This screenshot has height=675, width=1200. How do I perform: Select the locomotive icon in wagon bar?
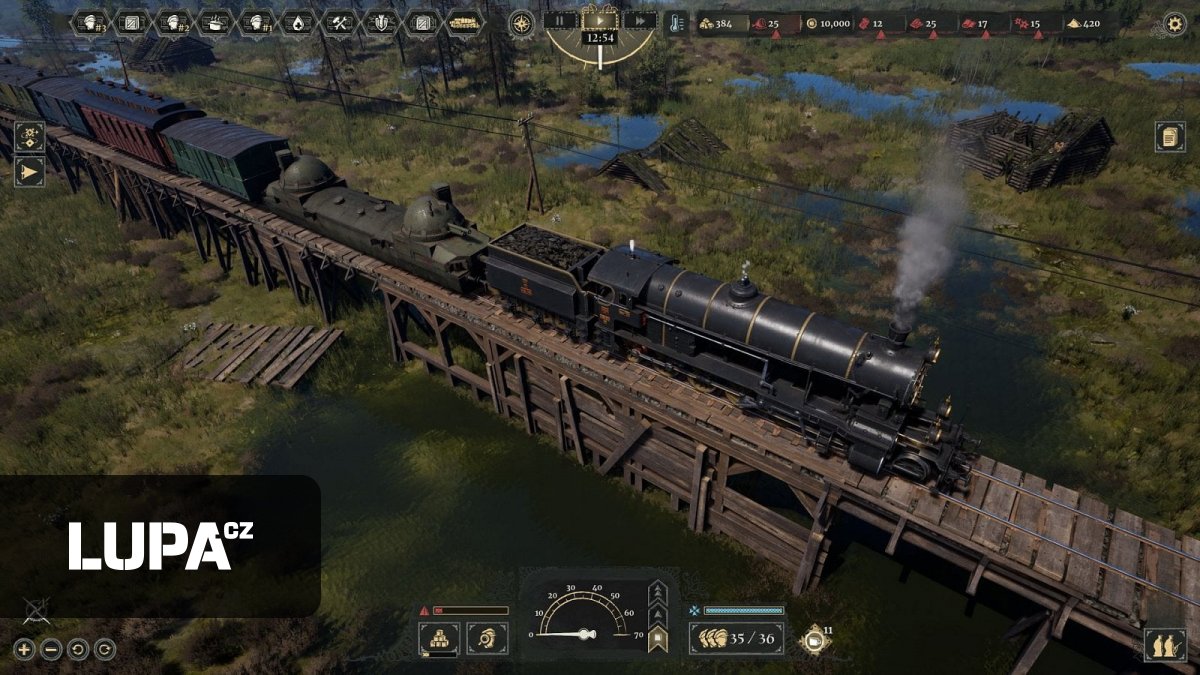(464, 22)
